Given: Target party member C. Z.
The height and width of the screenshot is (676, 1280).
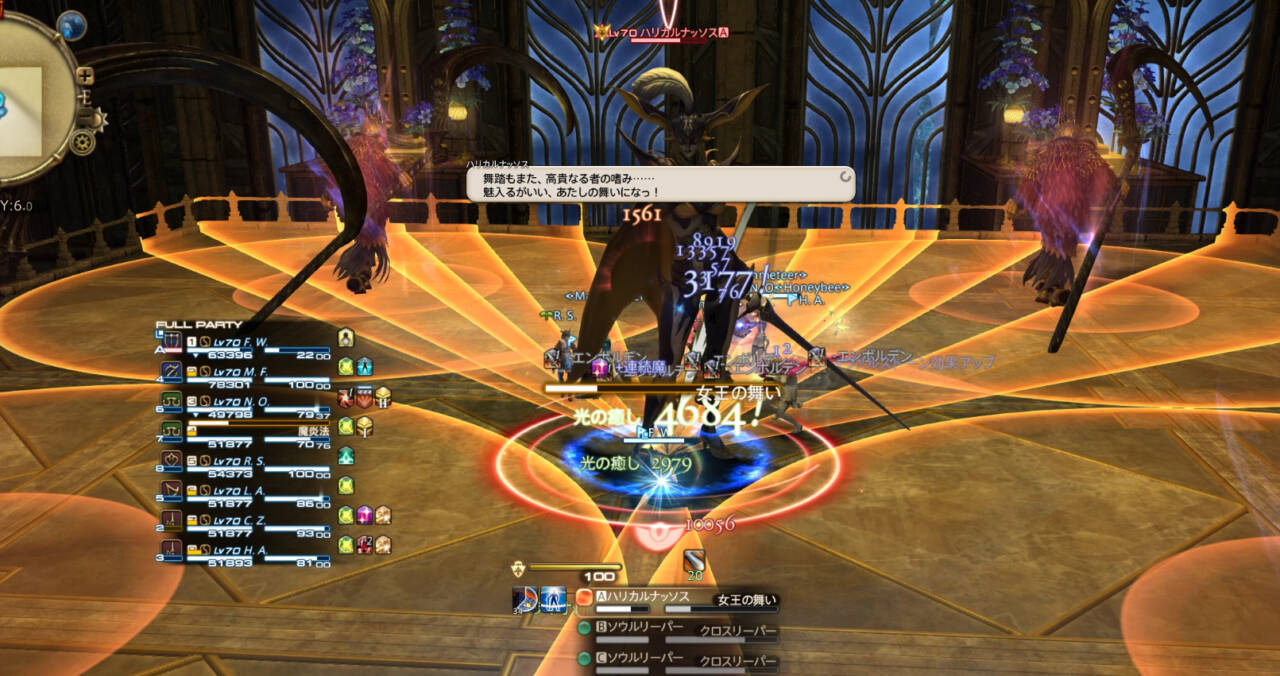Looking at the screenshot, I should tap(246, 518).
